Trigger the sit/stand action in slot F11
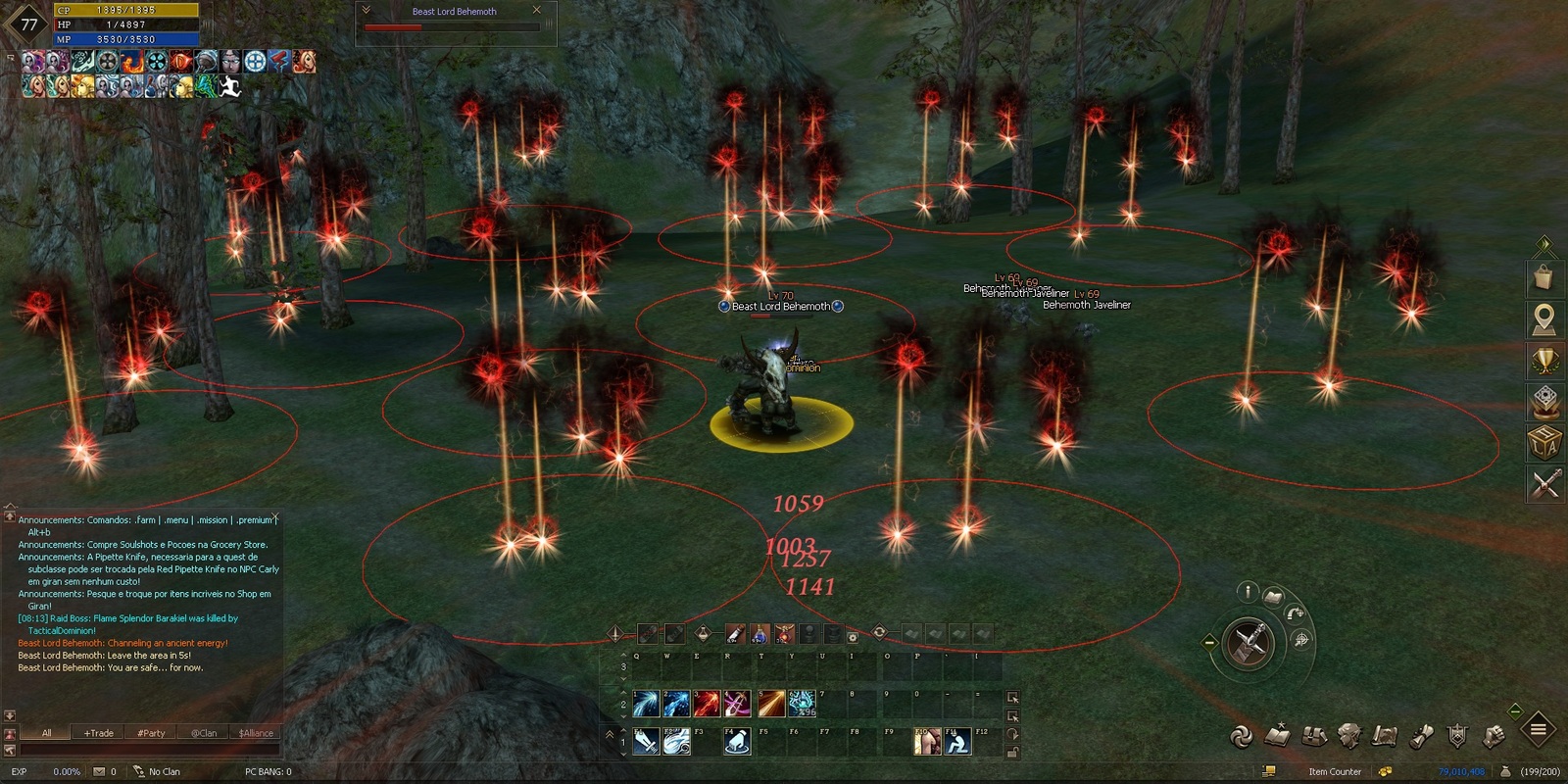Image resolution: width=1568 pixels, height=784 pixels. [x=957, y=743]
